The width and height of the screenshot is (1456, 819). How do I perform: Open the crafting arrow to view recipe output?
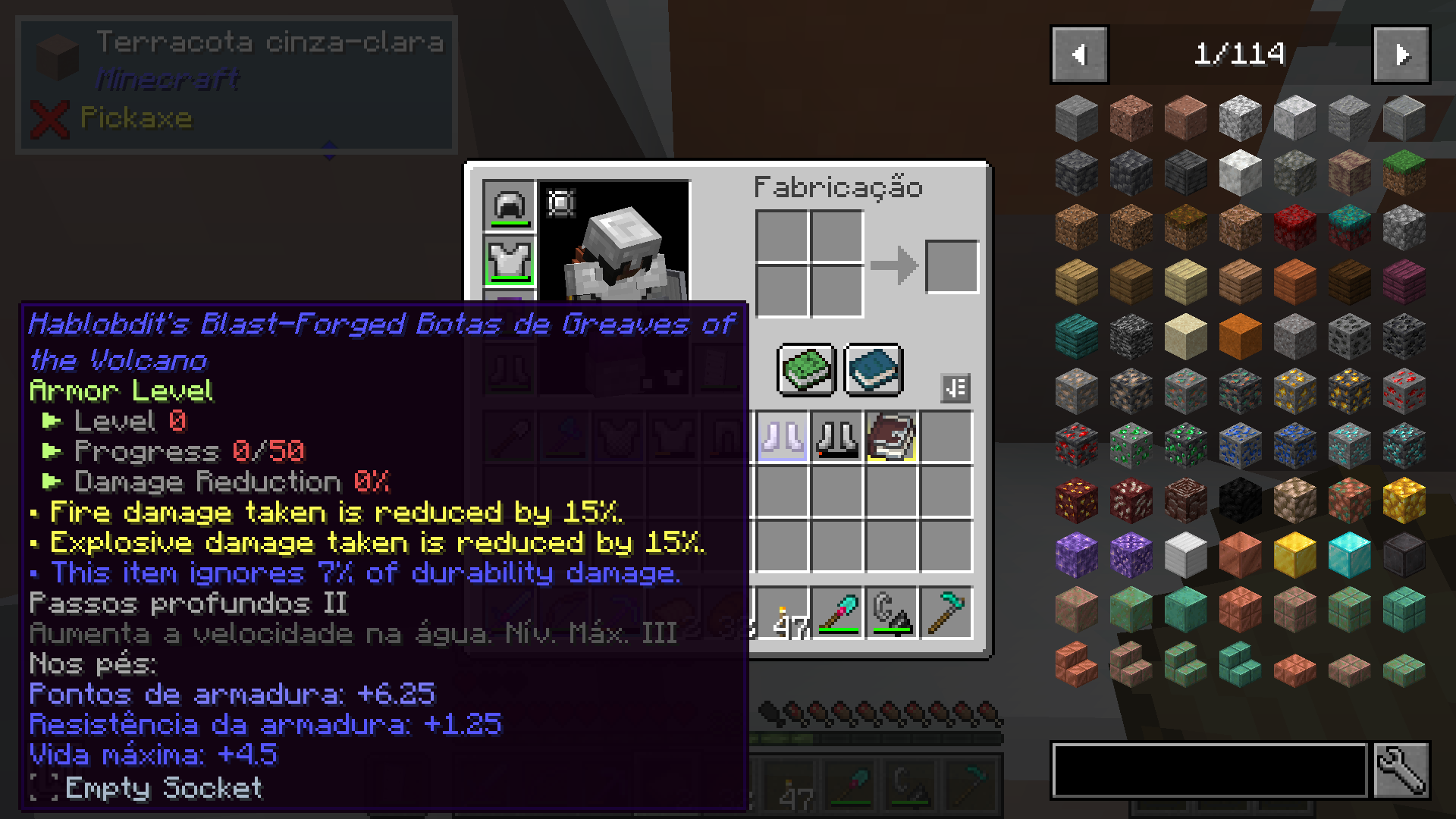point(895,264)
